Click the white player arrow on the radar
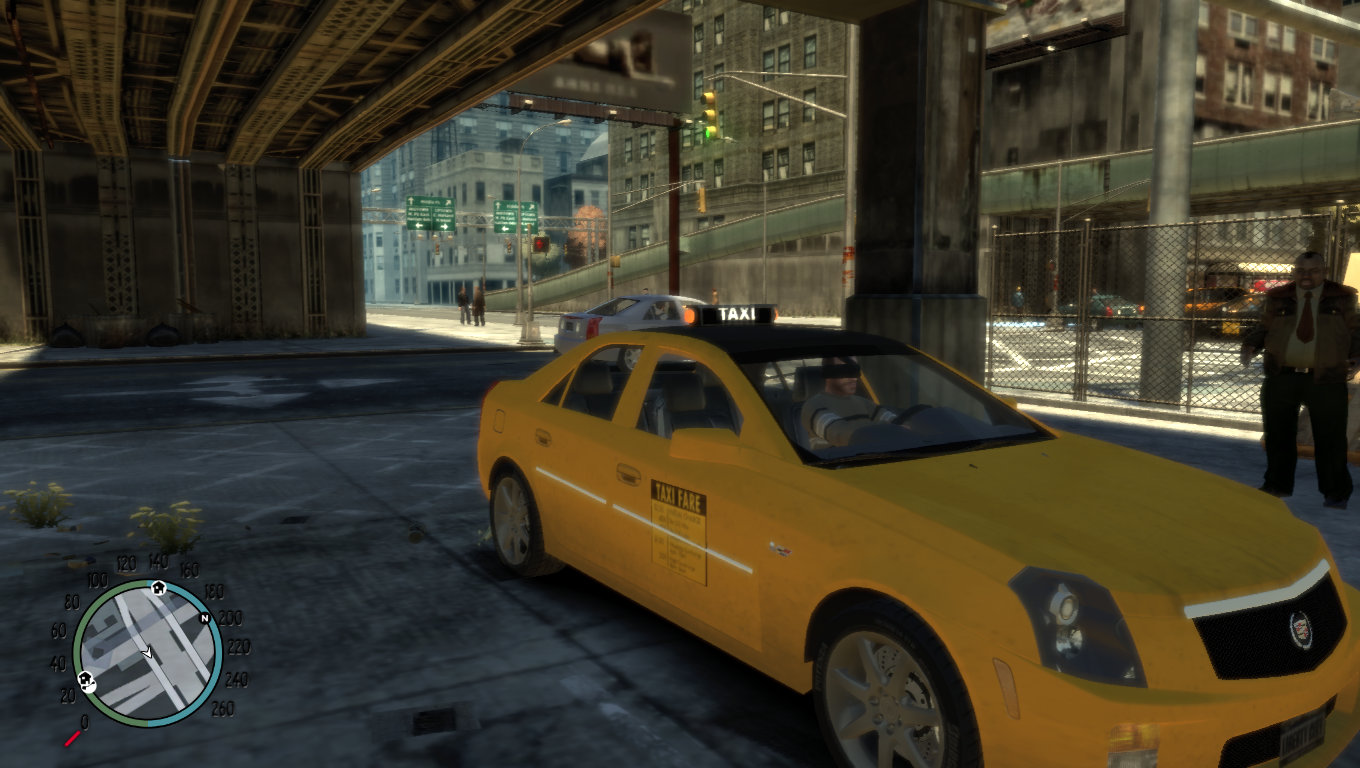The image size is (1360, 768). tap(147, 652)
